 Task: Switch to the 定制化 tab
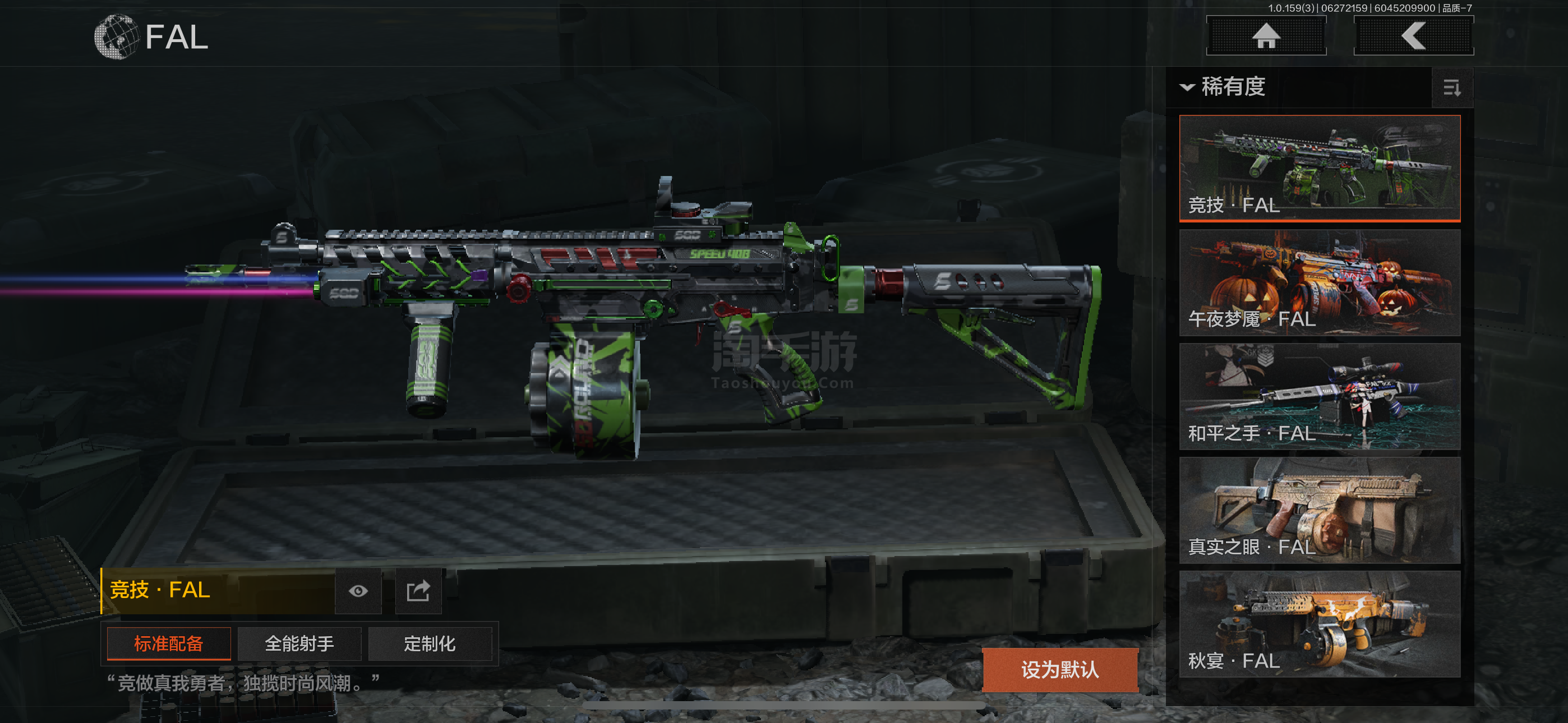tap(430, 643)
